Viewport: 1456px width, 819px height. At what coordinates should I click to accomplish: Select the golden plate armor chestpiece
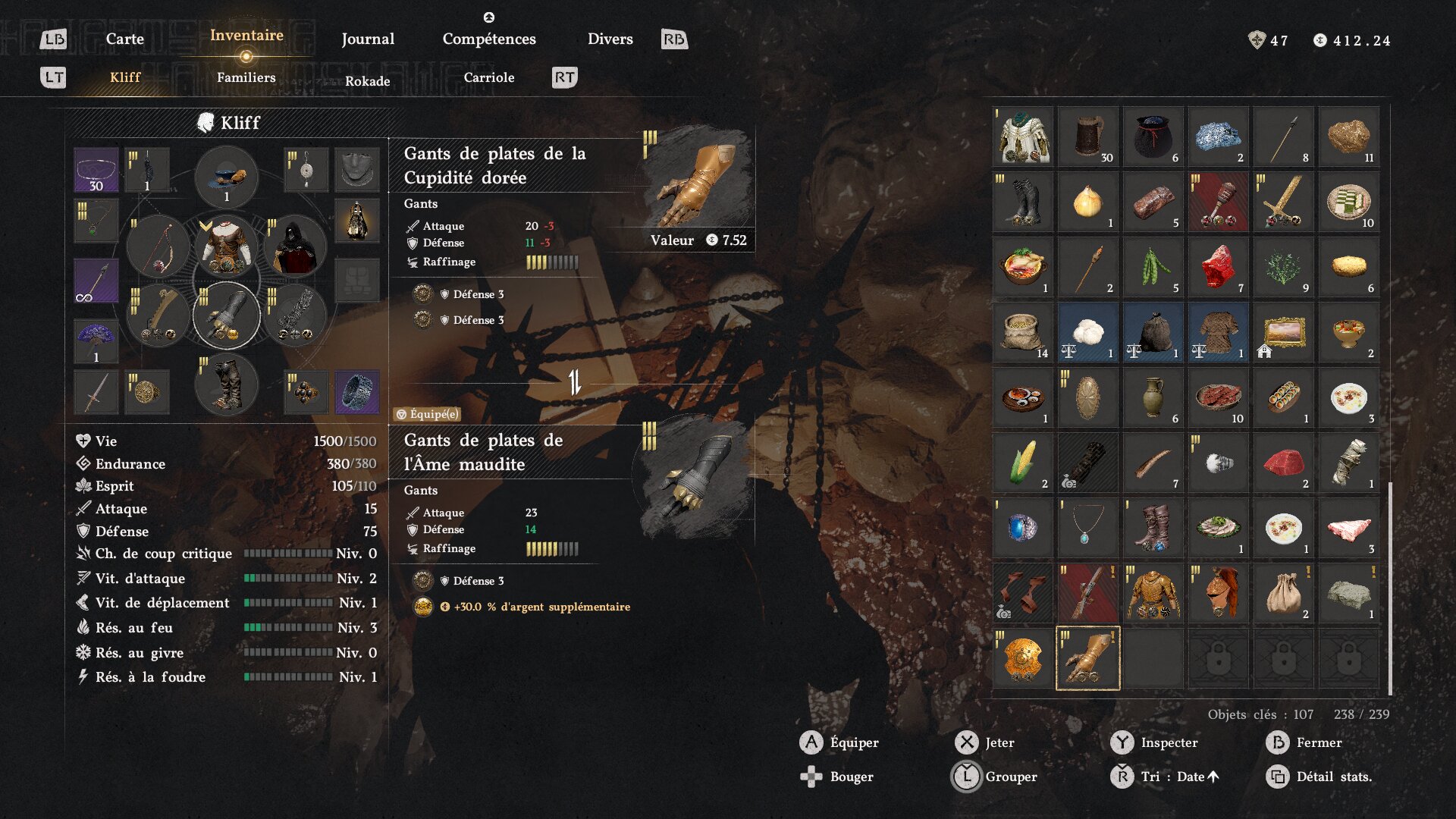point(1153,592)
